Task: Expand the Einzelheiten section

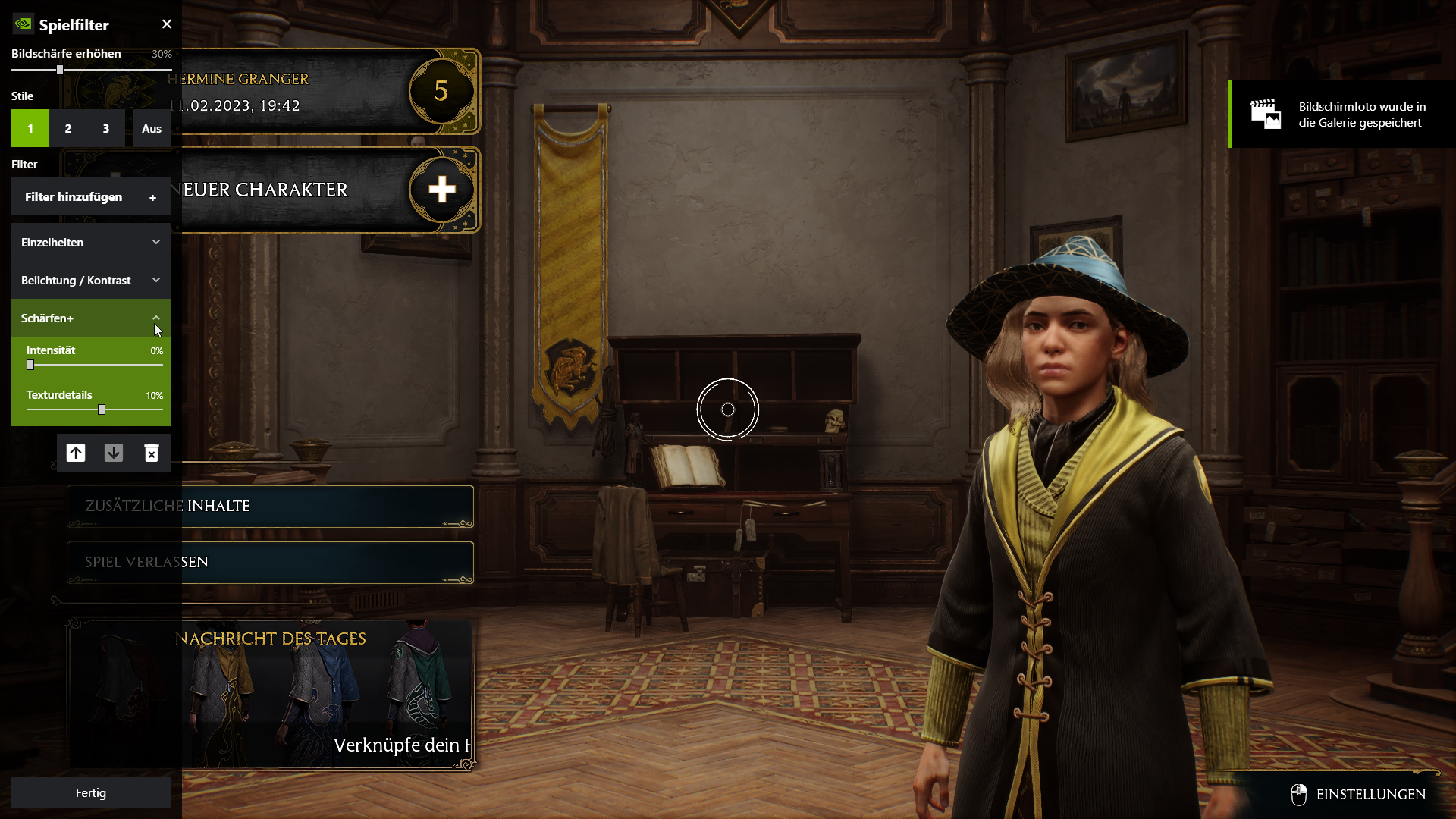Action: (x=90, y=242)
